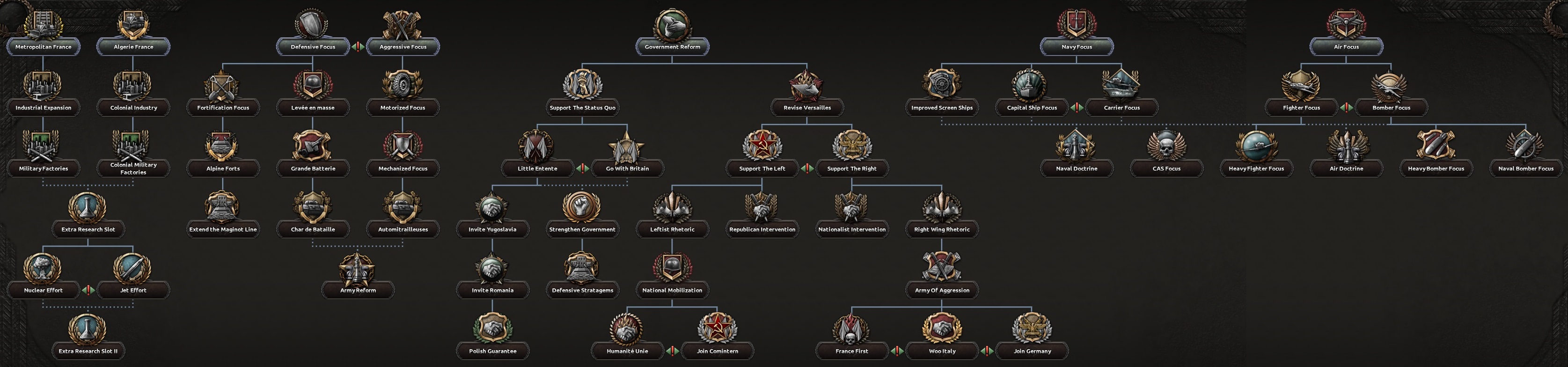Click the Support The Left focus label
The image size is (1568, 367).
coord(762,169)
